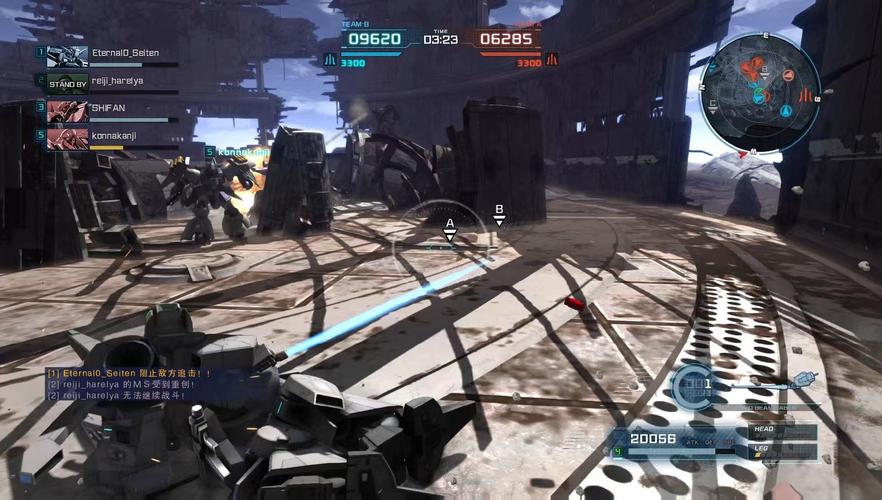Screen dimensions: 882x500
Task: Select SHIFAN's team list entry
Action: pyautogui.click(x=110, y=108)
